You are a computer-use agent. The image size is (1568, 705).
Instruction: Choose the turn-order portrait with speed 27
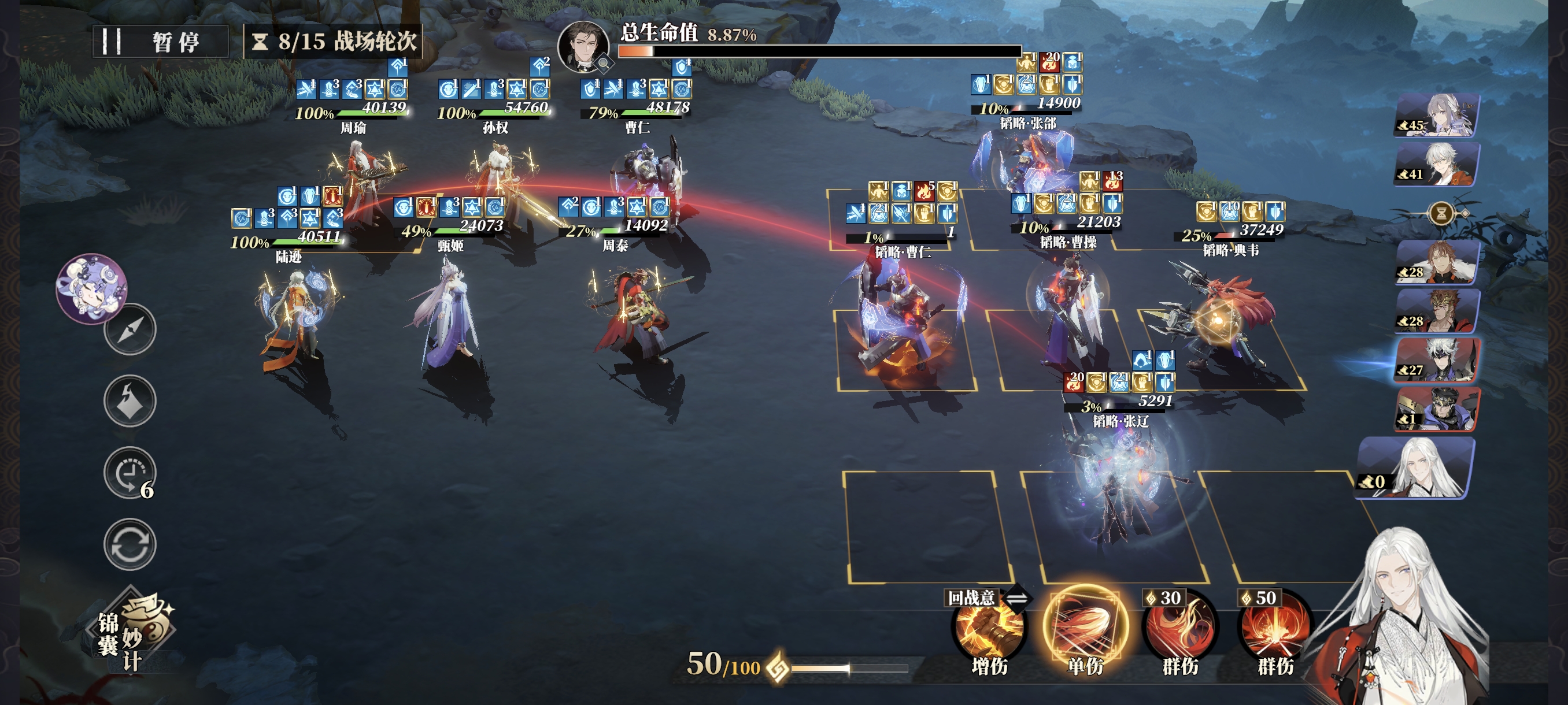tap(1437, 360)
